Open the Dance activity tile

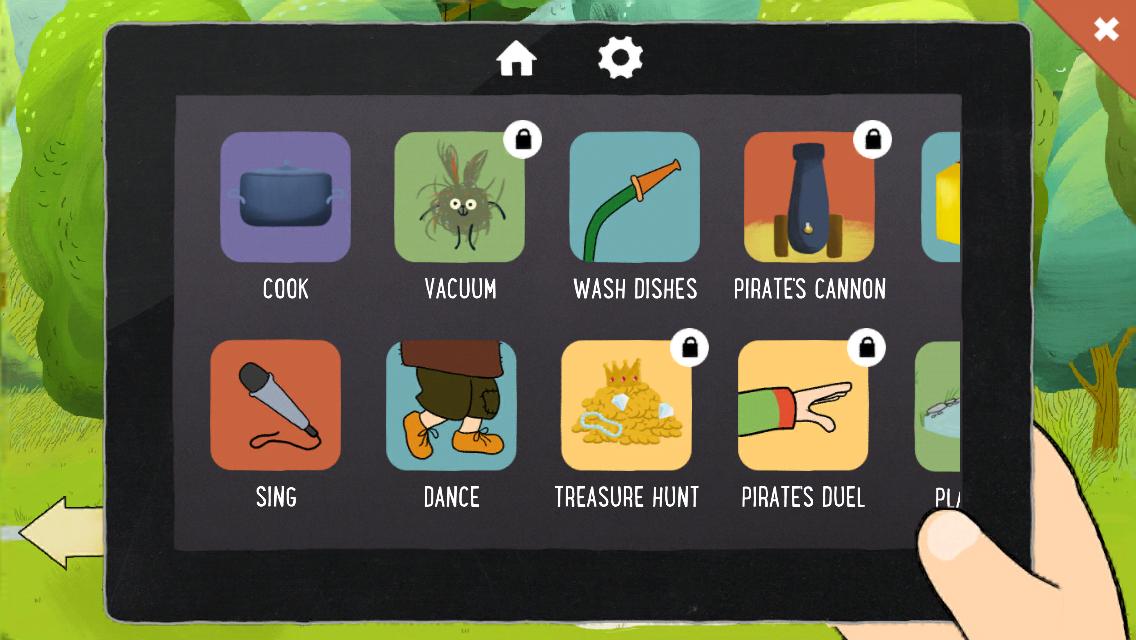pos(451,405)
